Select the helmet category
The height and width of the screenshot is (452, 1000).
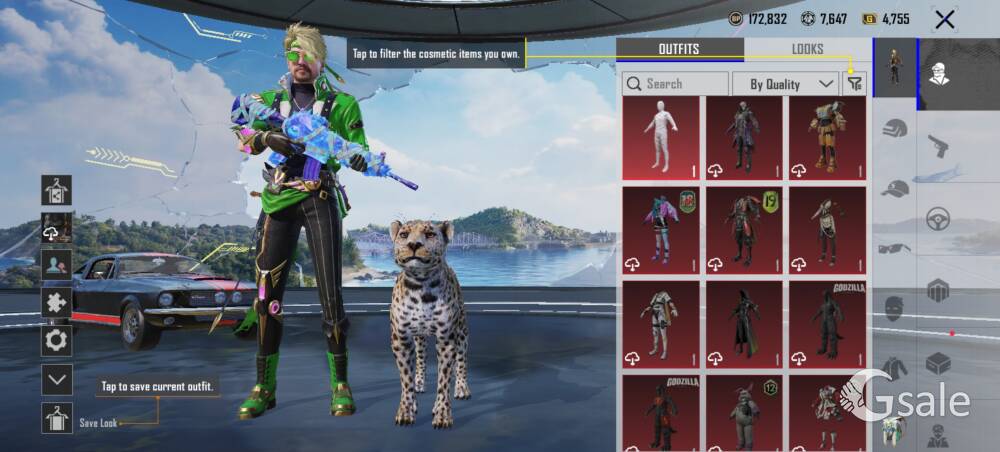895,129
